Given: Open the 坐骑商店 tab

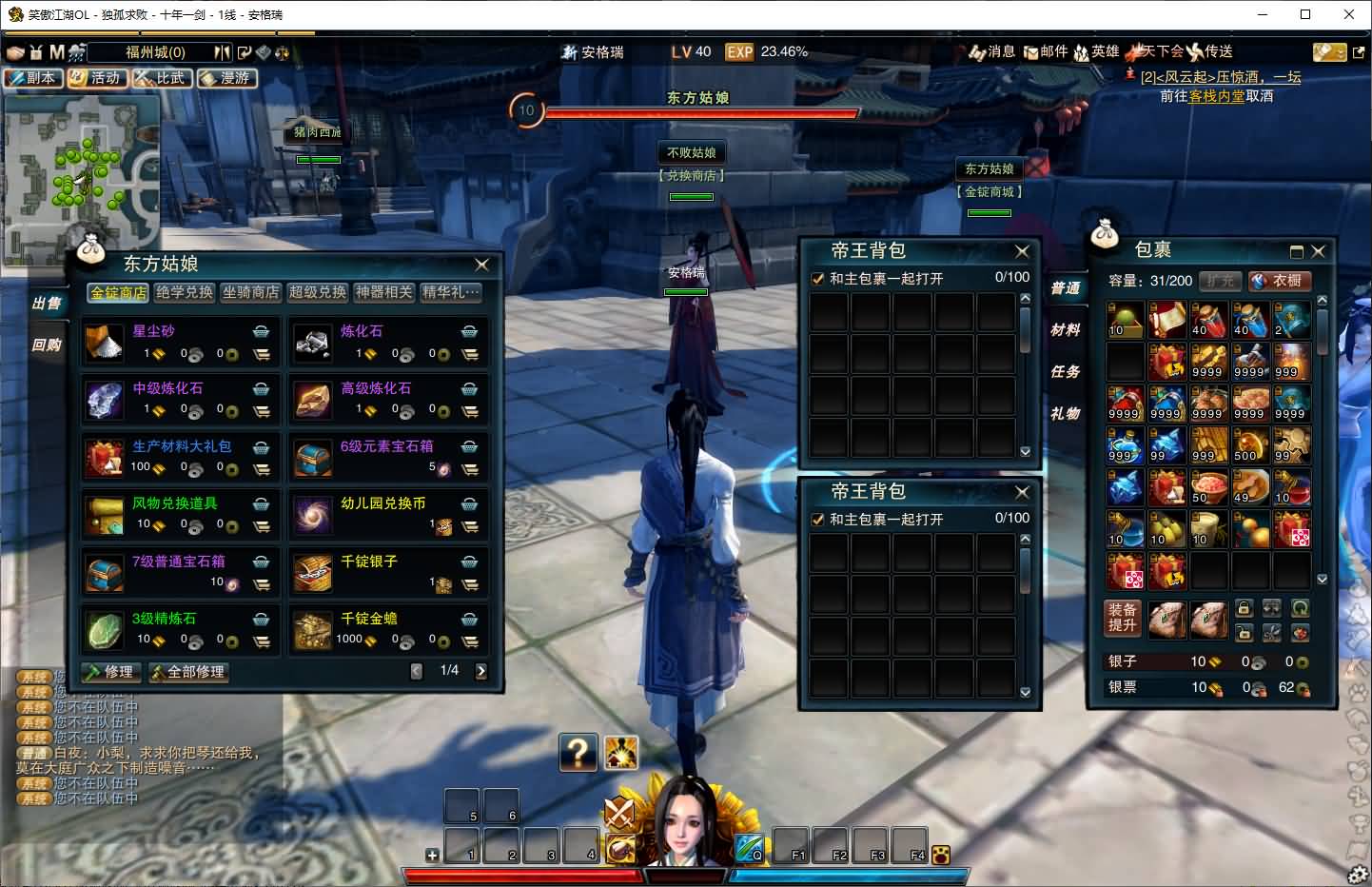Looking at the screenshot, I should (x=251, y=292).
